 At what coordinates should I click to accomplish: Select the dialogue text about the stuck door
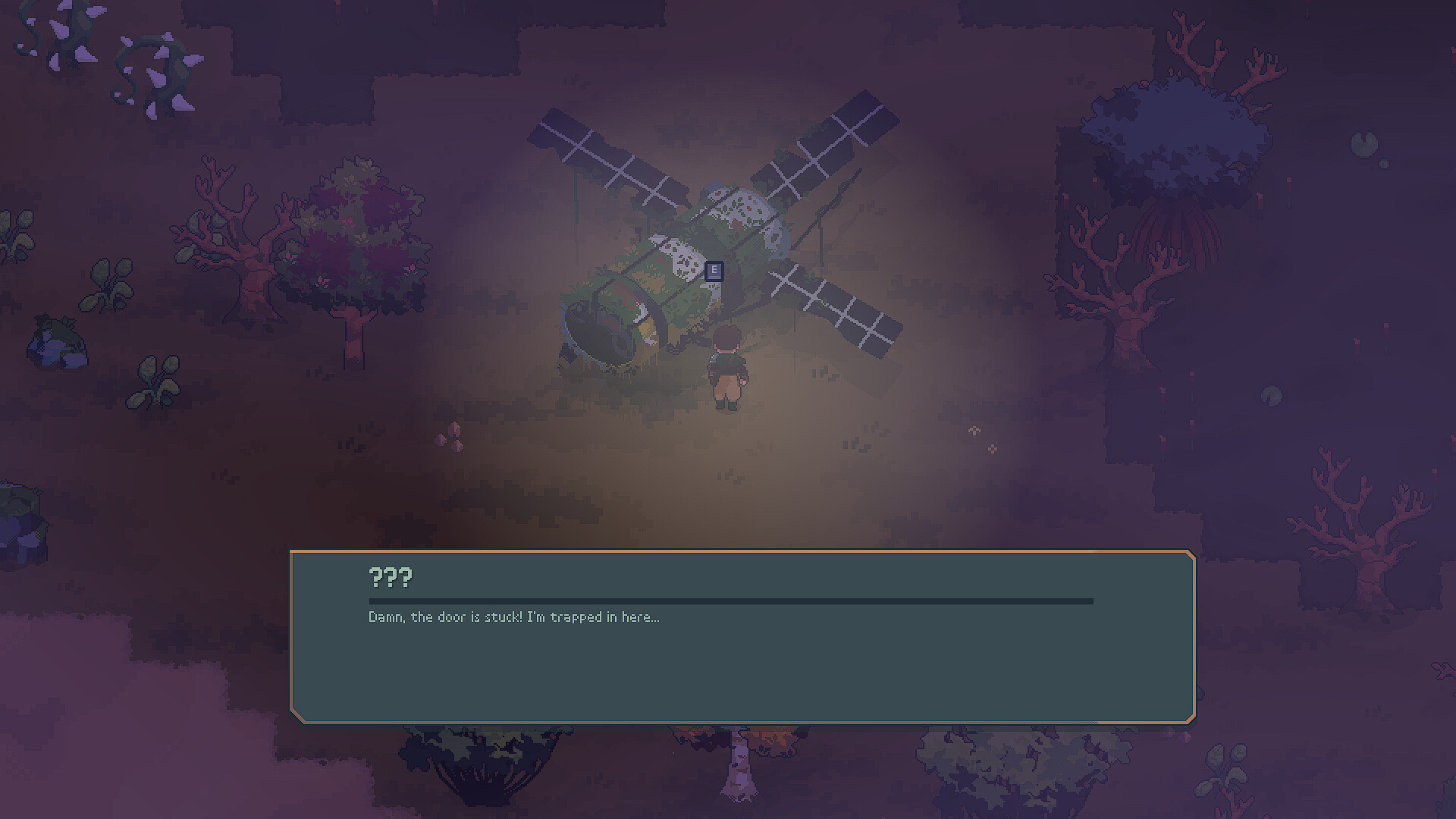(513, 617)
